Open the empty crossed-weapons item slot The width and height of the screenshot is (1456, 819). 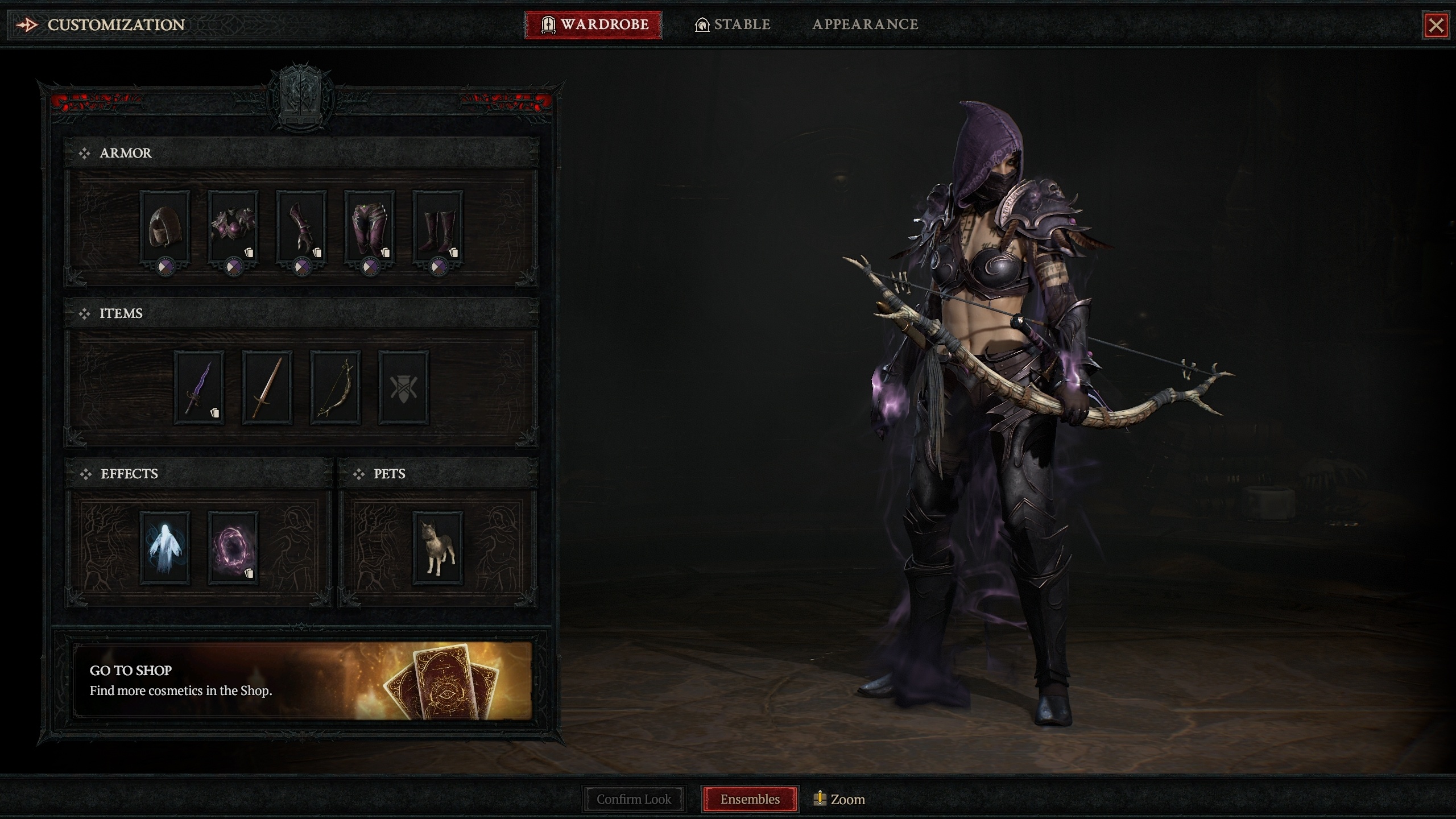click(404, 387)
